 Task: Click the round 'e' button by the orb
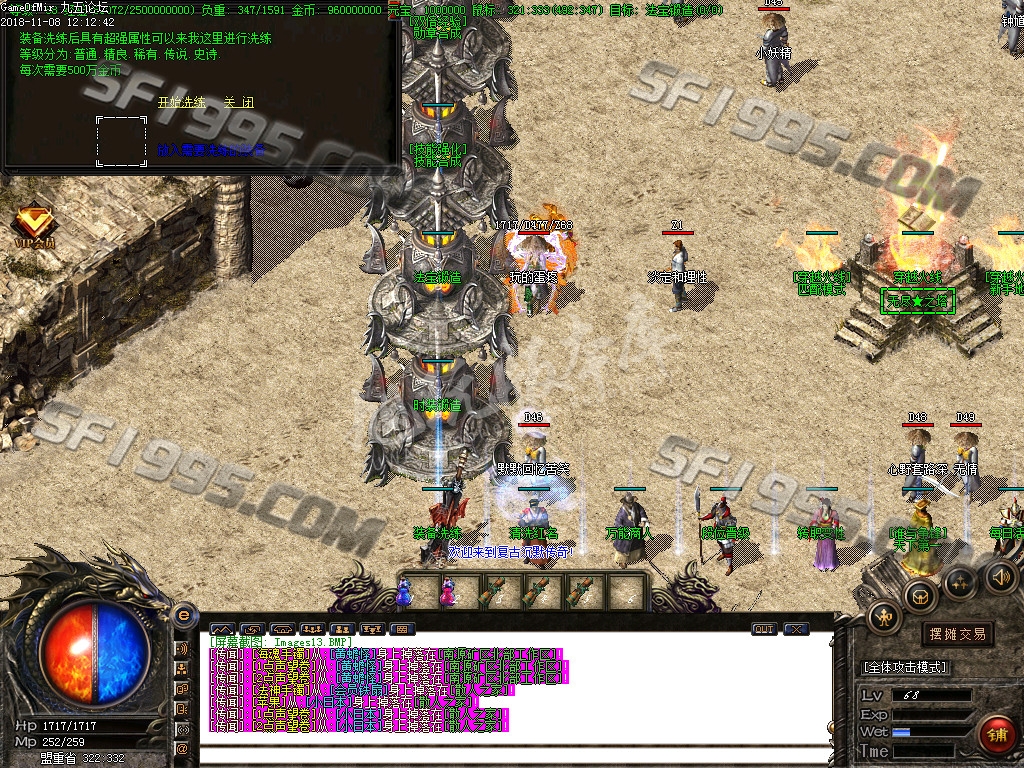(x=182, y=616)
